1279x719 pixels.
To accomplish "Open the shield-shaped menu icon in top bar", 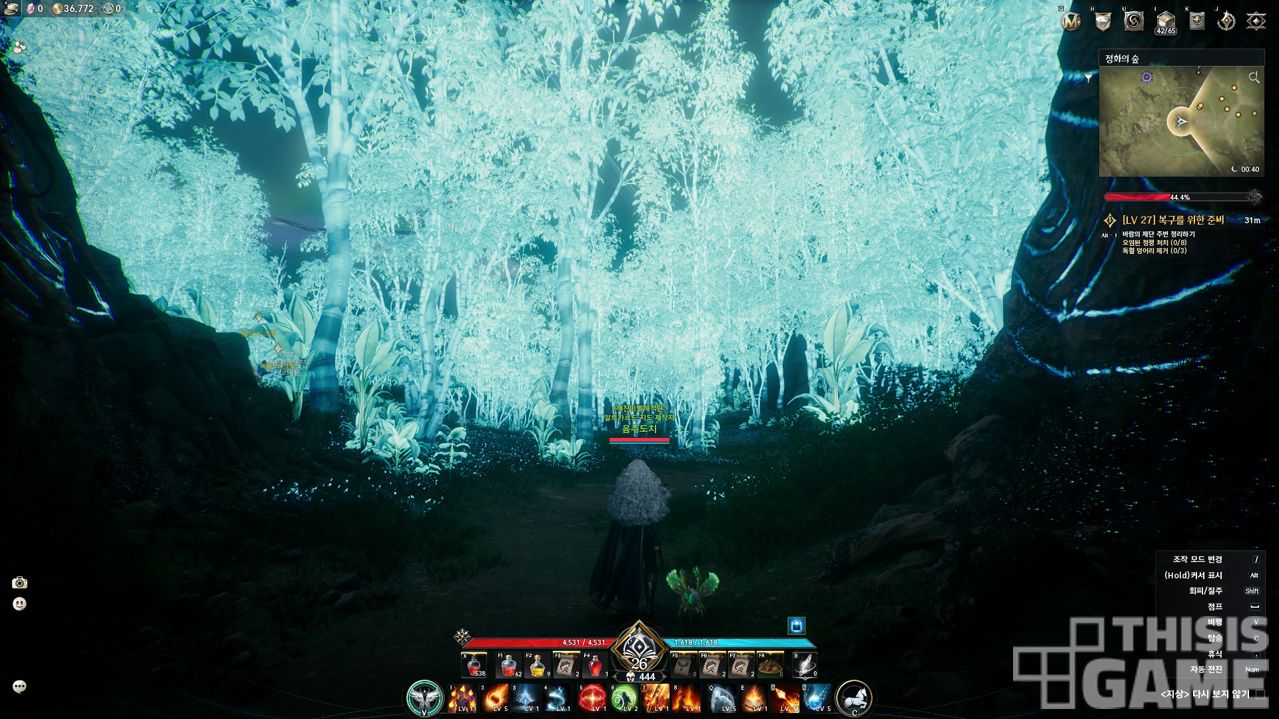I will tap(1103, 21).
